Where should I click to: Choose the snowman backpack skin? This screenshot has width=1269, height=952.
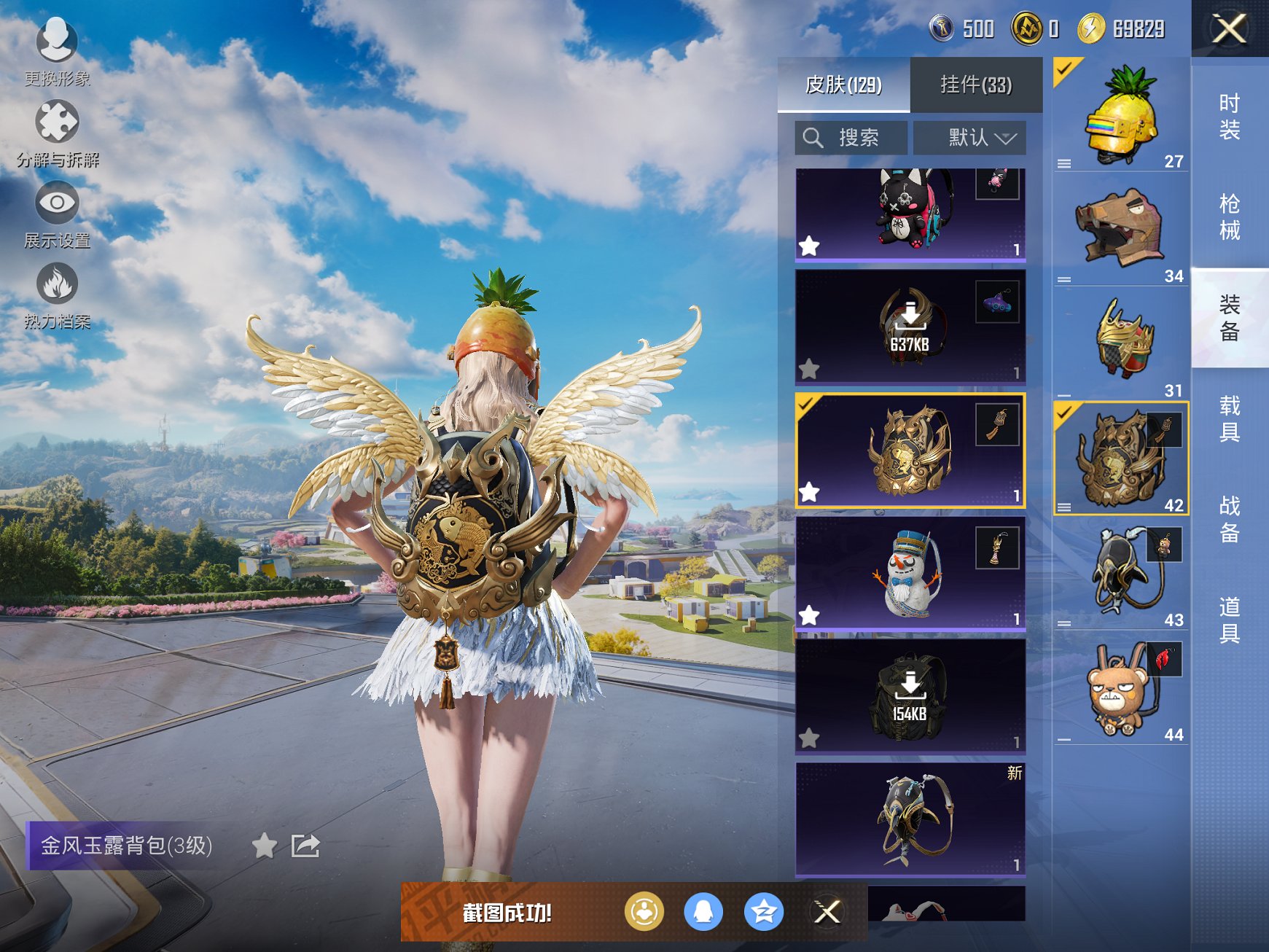click(910, 572)
